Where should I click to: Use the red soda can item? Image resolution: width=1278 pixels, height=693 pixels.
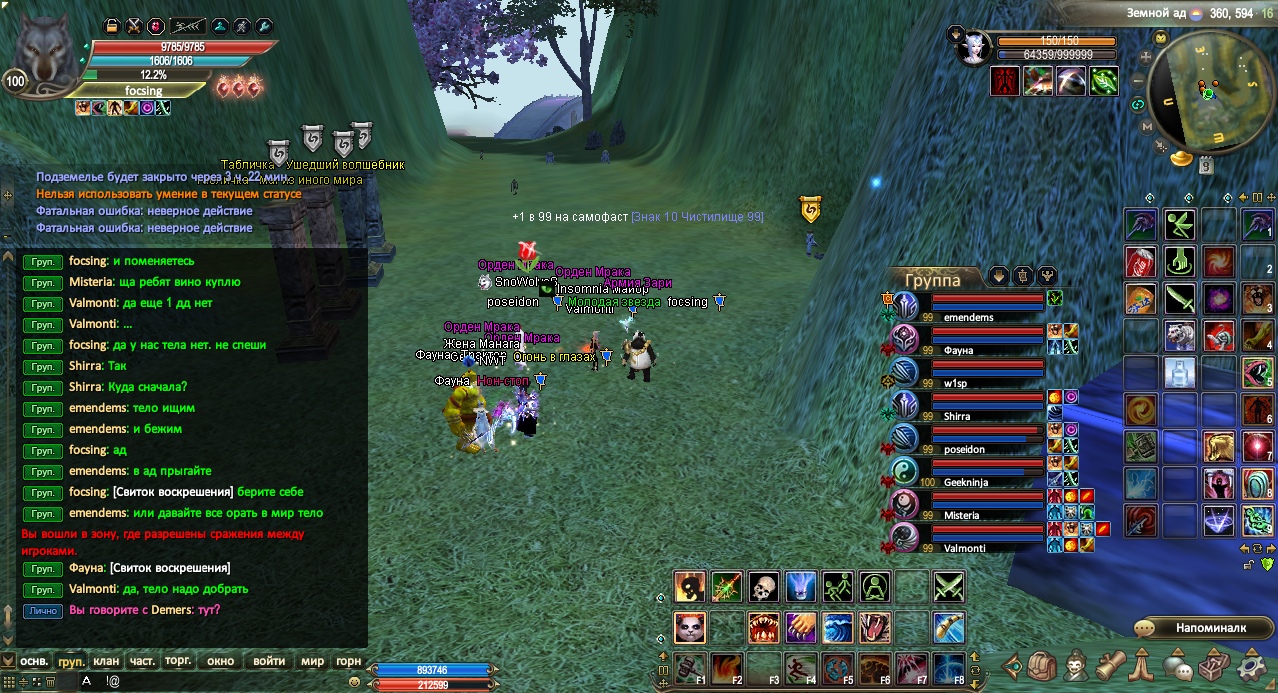click(x=1141, y=262)
